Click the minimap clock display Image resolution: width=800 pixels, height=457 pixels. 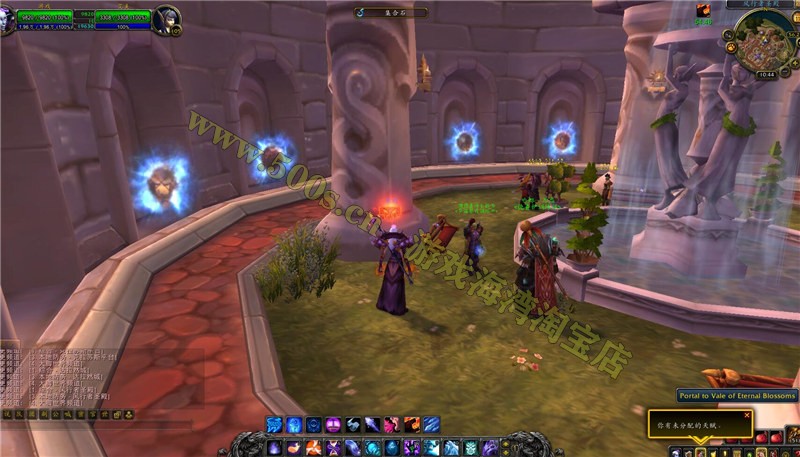tap(765, 73)
